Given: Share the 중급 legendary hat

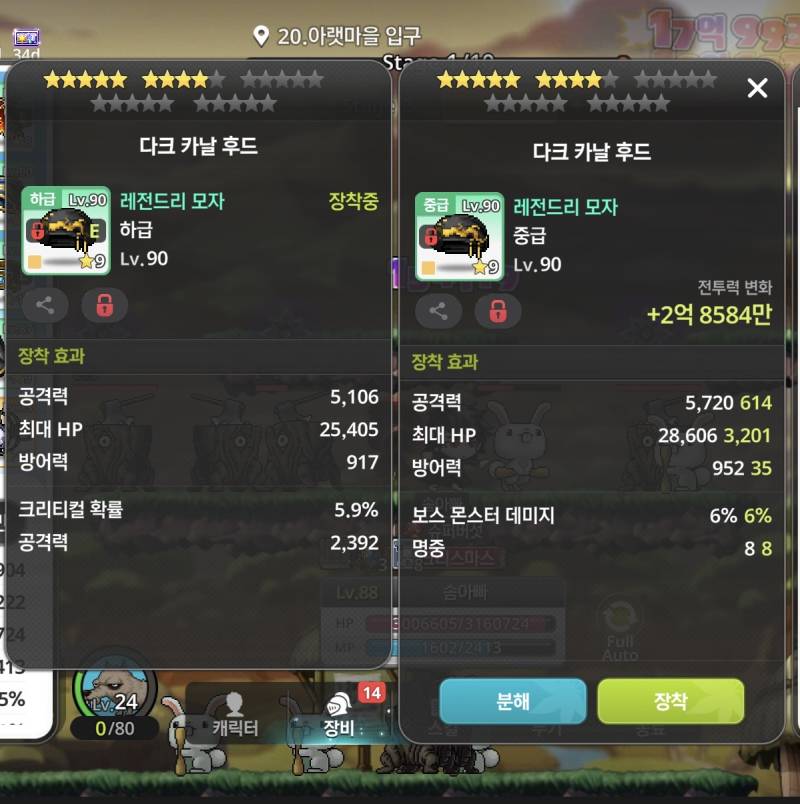Looking at the screenshot, I should click(438, 310).
